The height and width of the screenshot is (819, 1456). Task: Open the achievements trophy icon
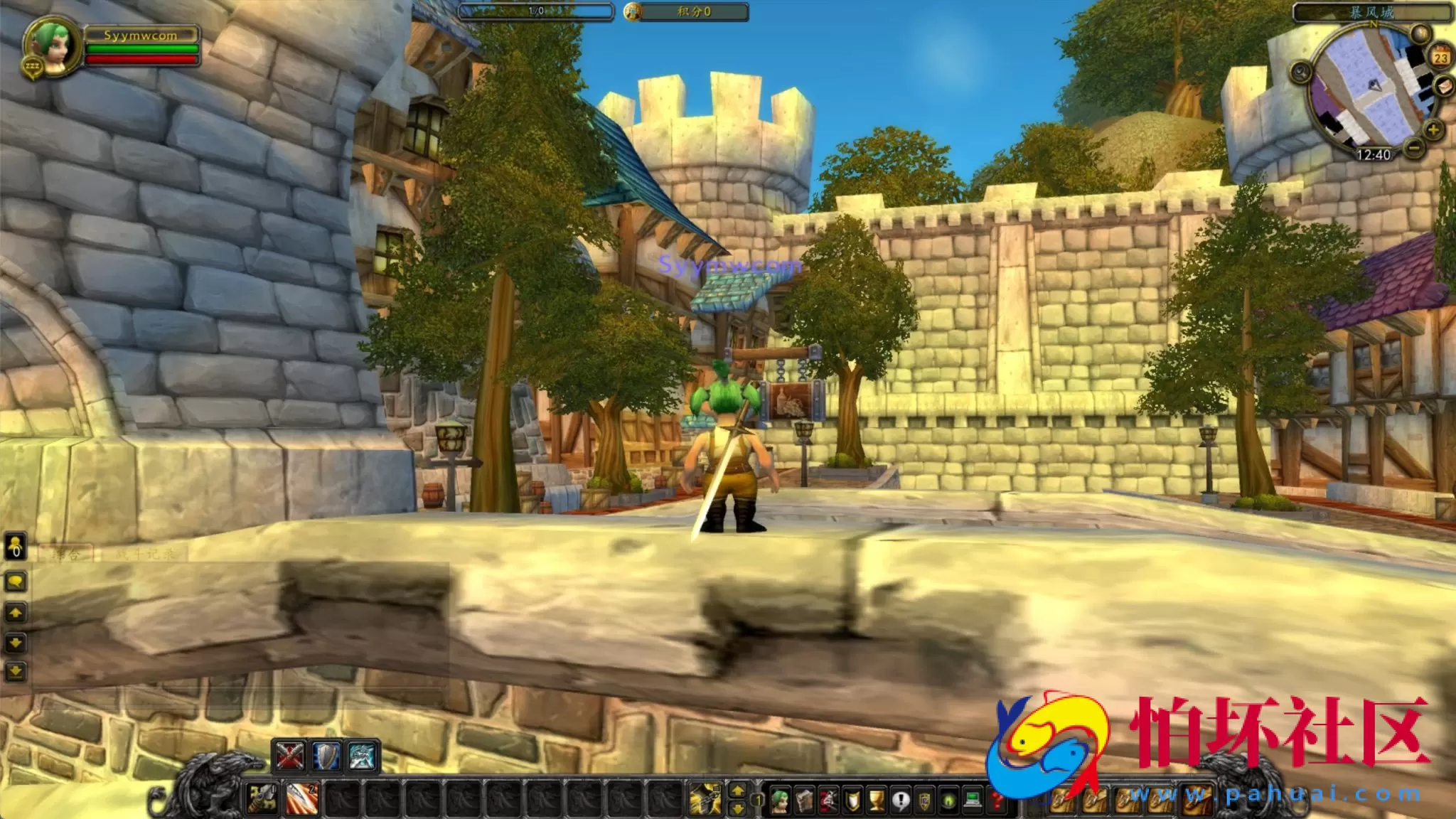click(x=876, y=798)
